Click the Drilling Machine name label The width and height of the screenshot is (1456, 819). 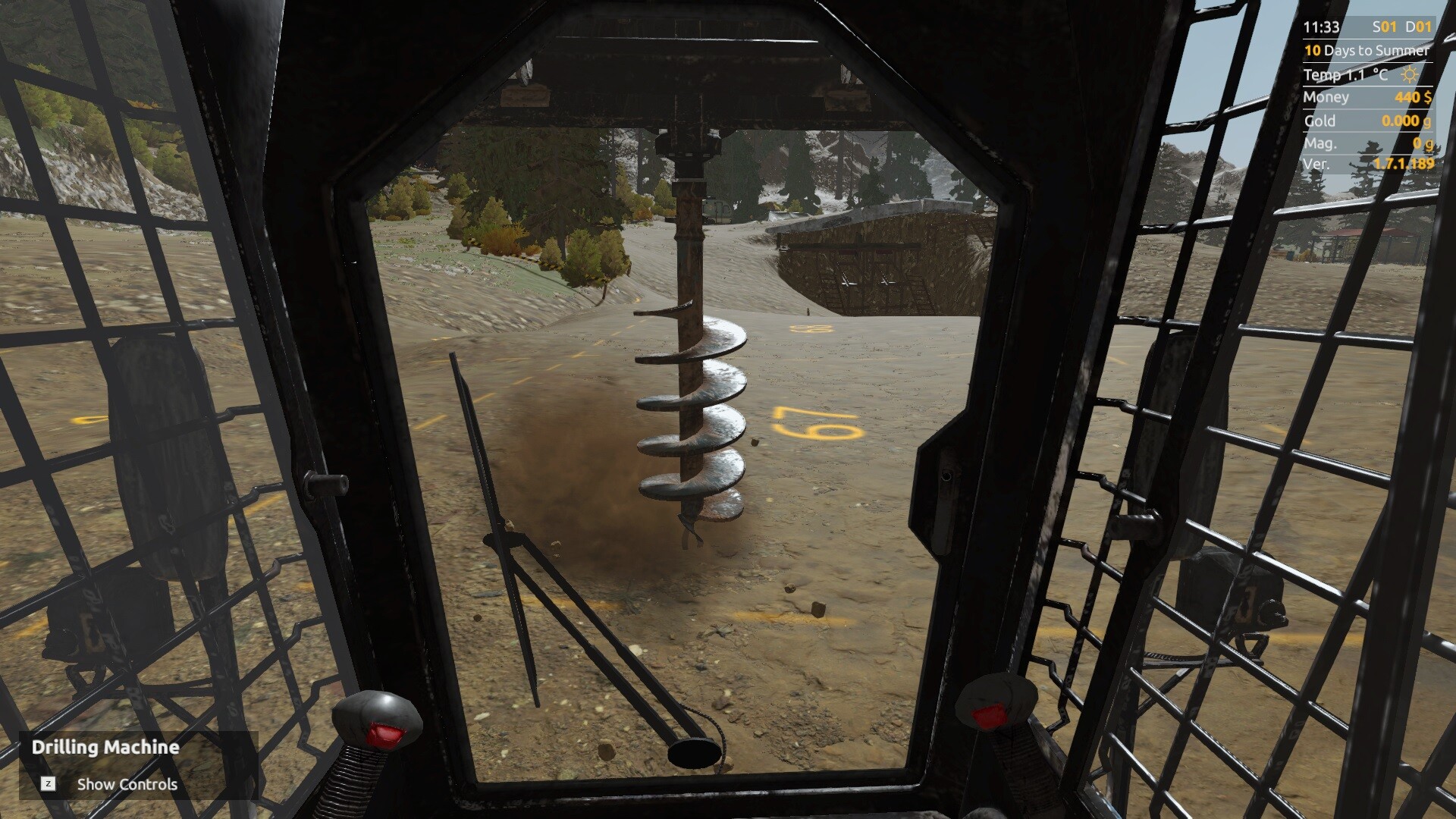(105, 747)
